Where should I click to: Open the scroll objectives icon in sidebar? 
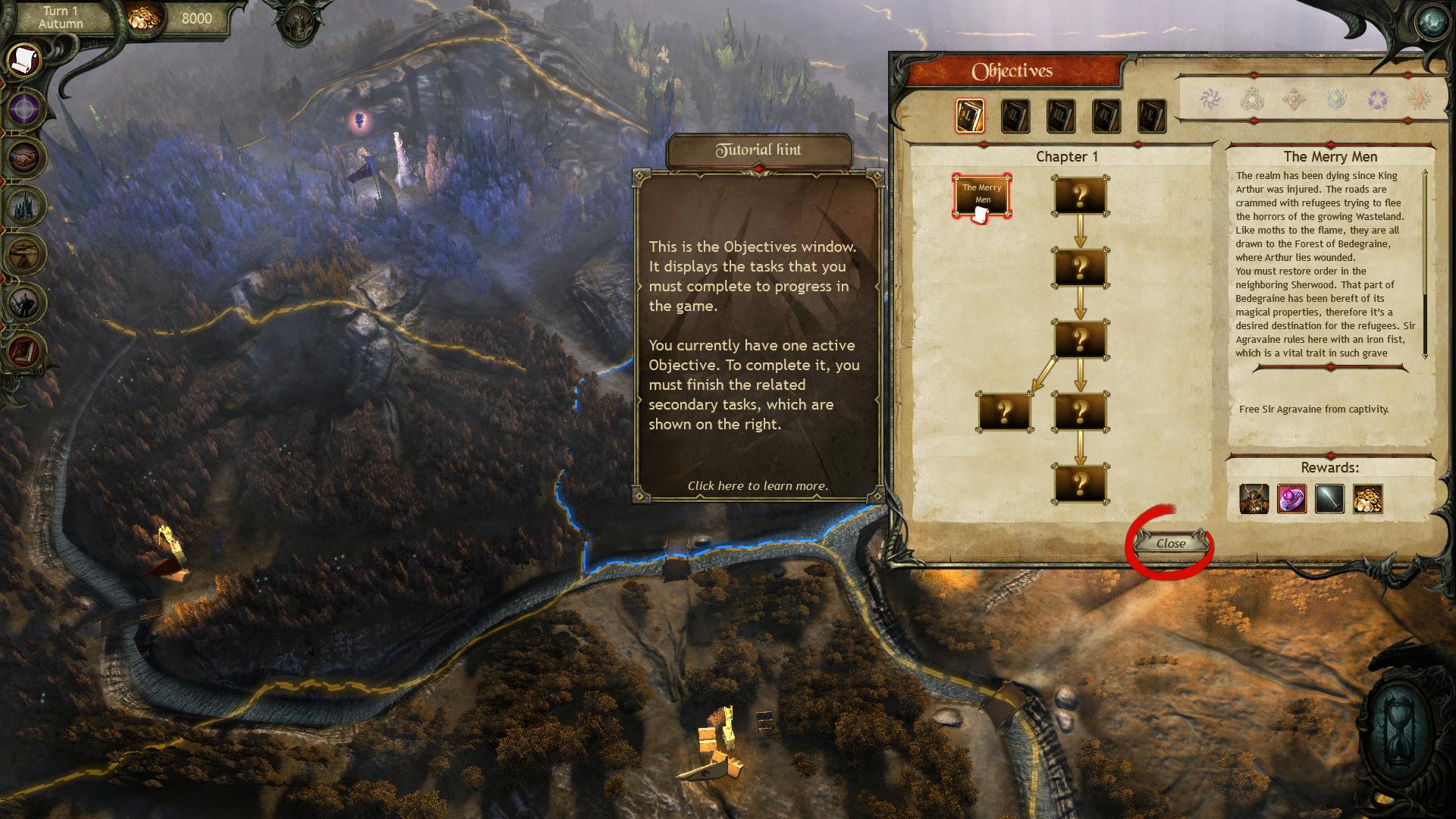point(25,58)
